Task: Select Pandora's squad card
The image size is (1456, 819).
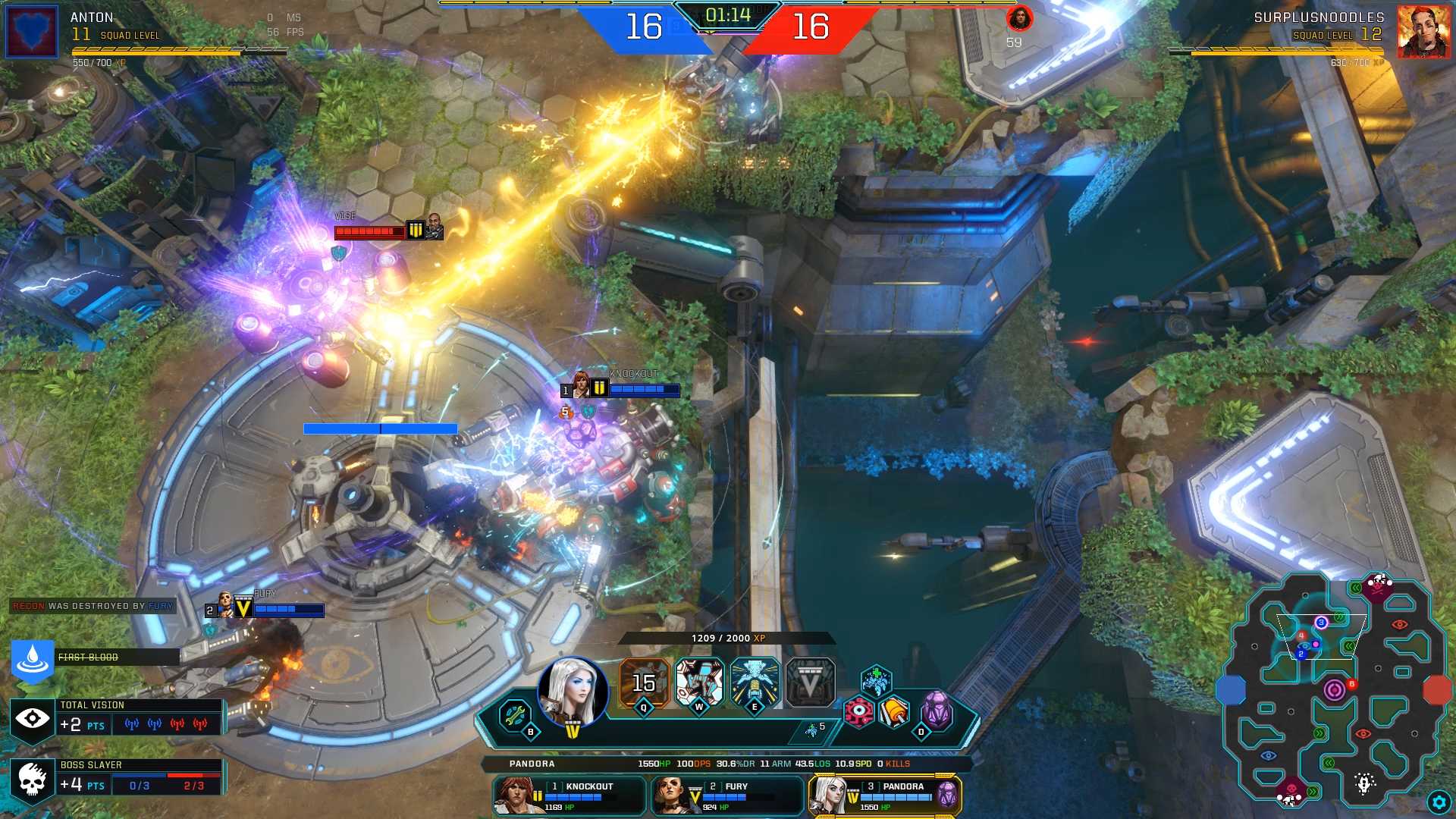Action: pos(885,795)
